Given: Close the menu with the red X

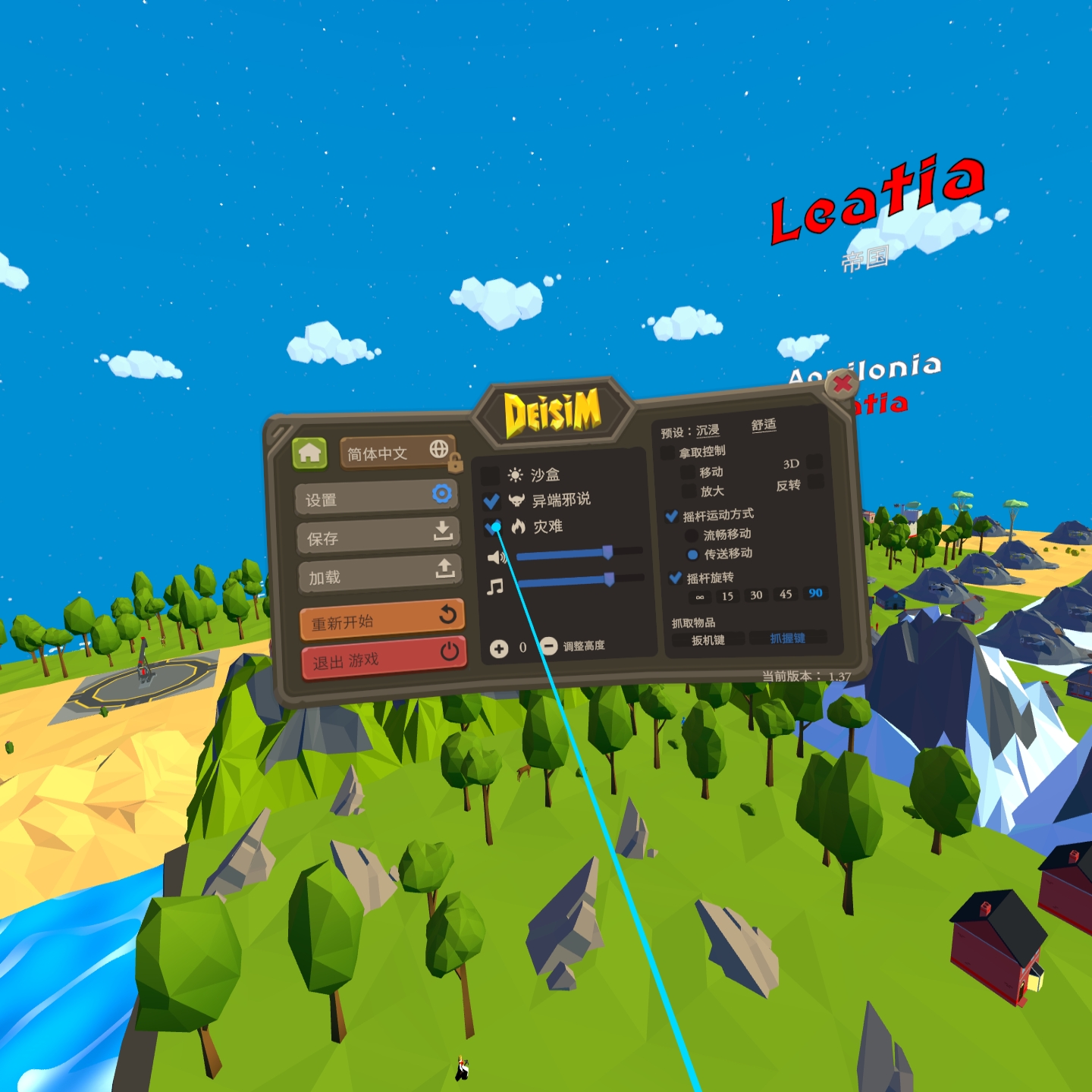Looking at the screenshot, I should pyautogui.click(x=841, y=384).
